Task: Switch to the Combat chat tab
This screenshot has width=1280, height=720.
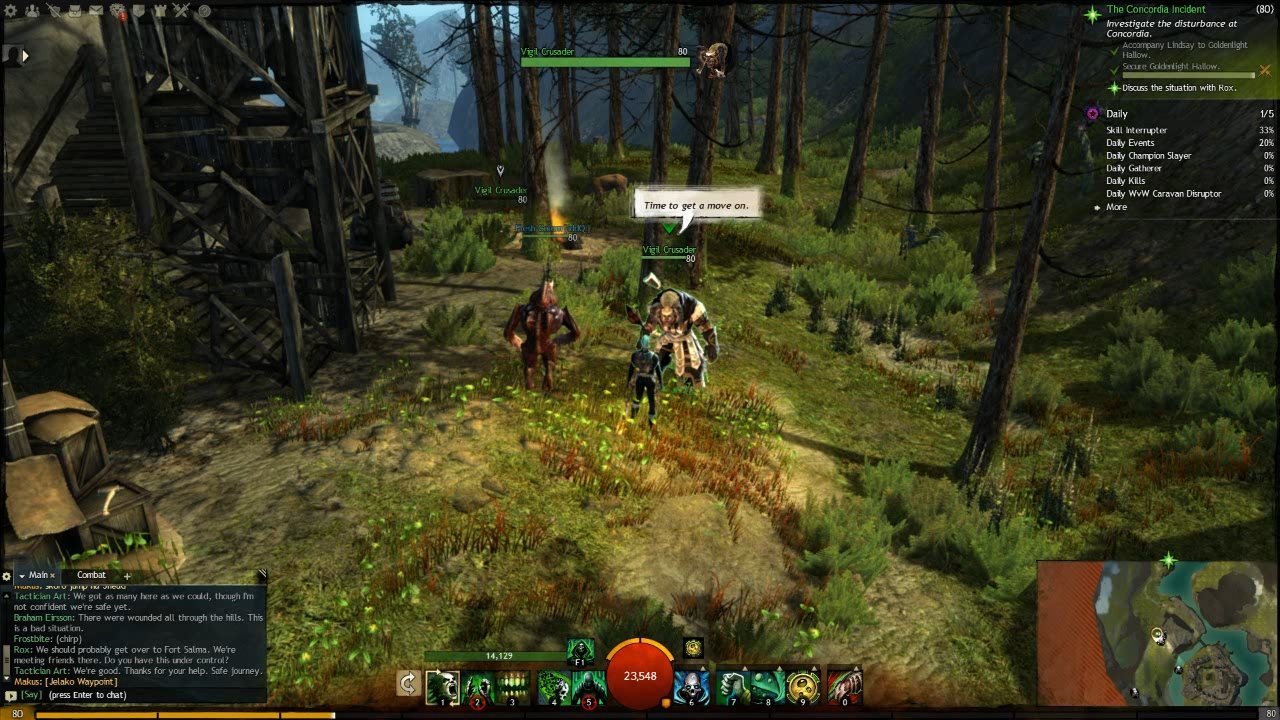Action: click(x=91, y=575)
